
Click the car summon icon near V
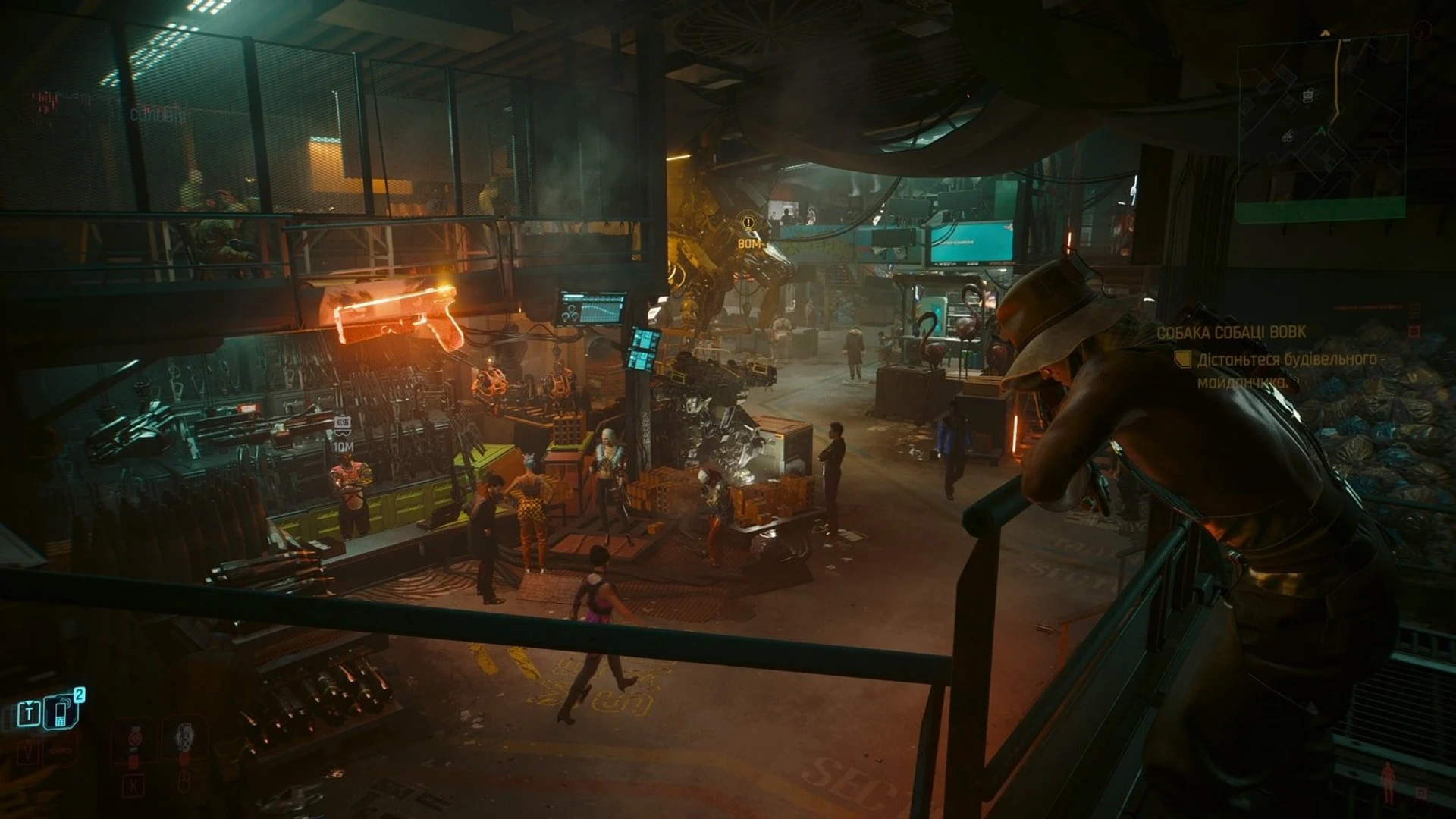coord(58,750)
